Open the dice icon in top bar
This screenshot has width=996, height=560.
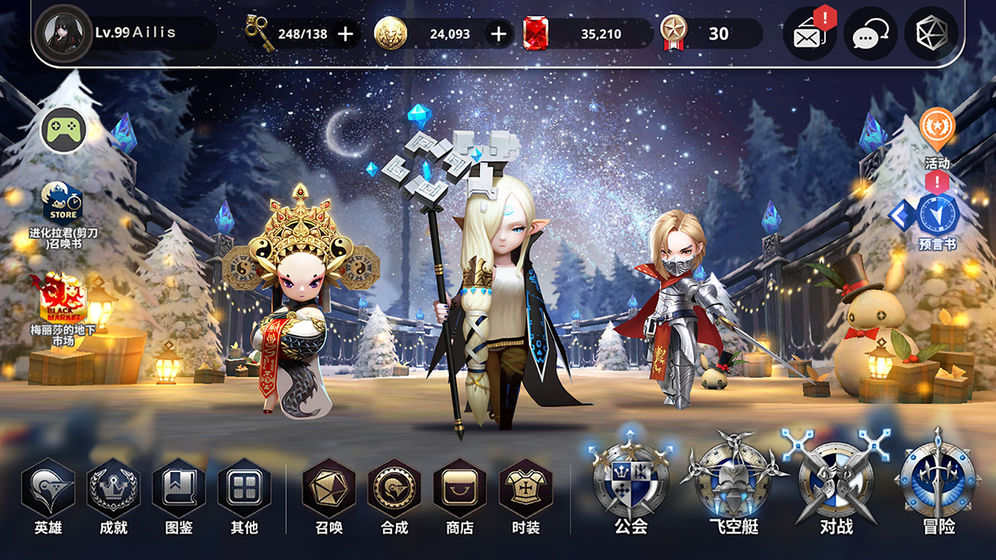931,34
